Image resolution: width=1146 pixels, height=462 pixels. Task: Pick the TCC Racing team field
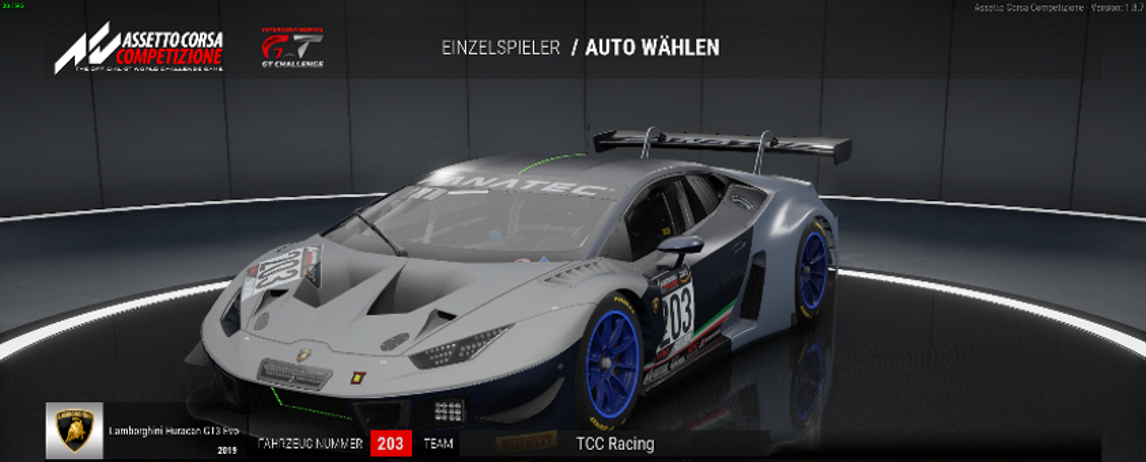click(614, 443)
